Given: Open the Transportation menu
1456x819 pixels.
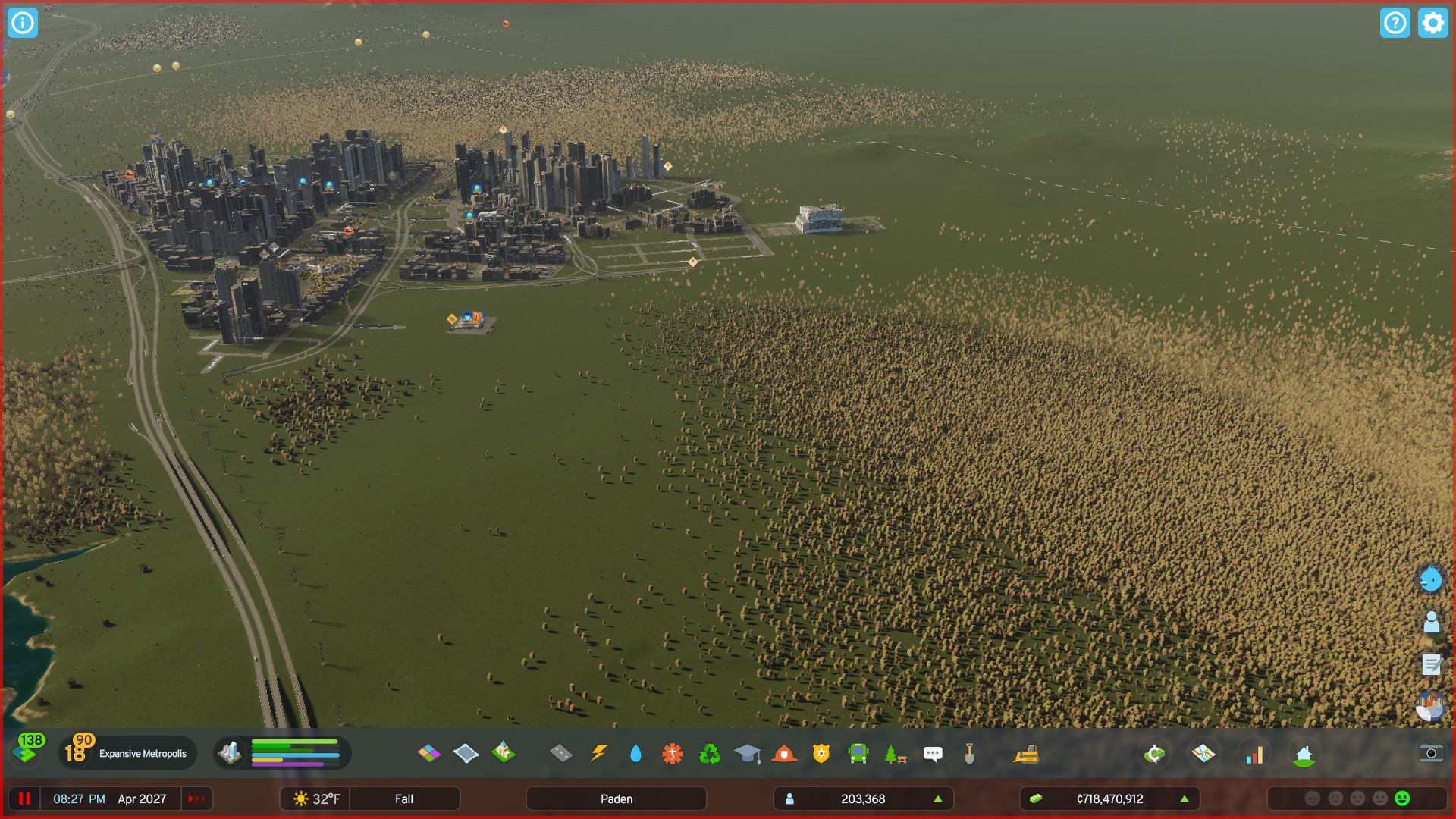Looking at the screenshot, I should [858, 754].
